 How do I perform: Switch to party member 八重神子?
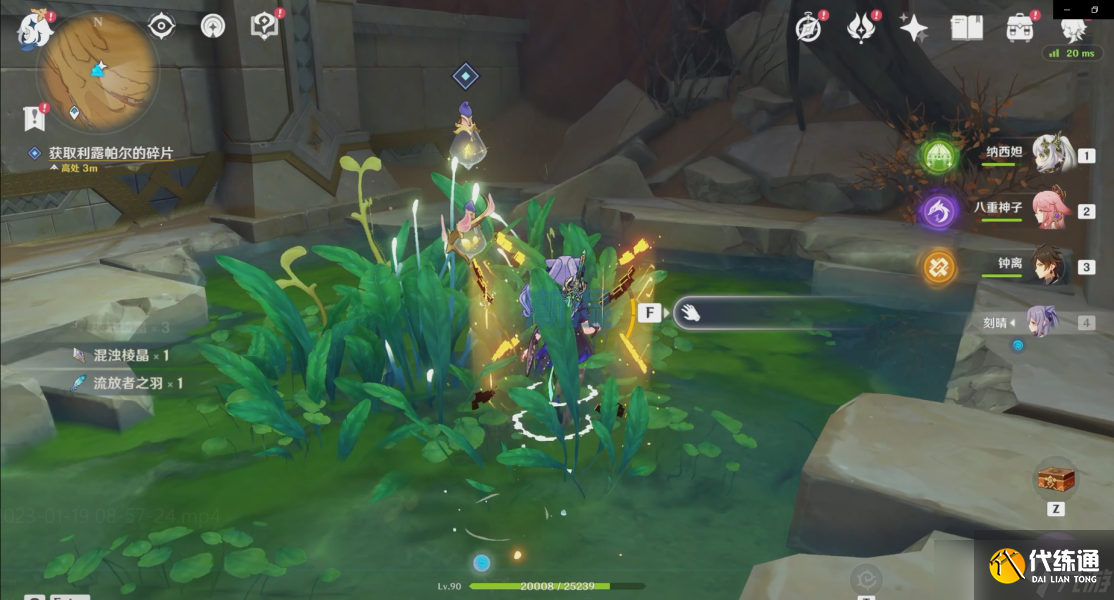[1048, 210]
